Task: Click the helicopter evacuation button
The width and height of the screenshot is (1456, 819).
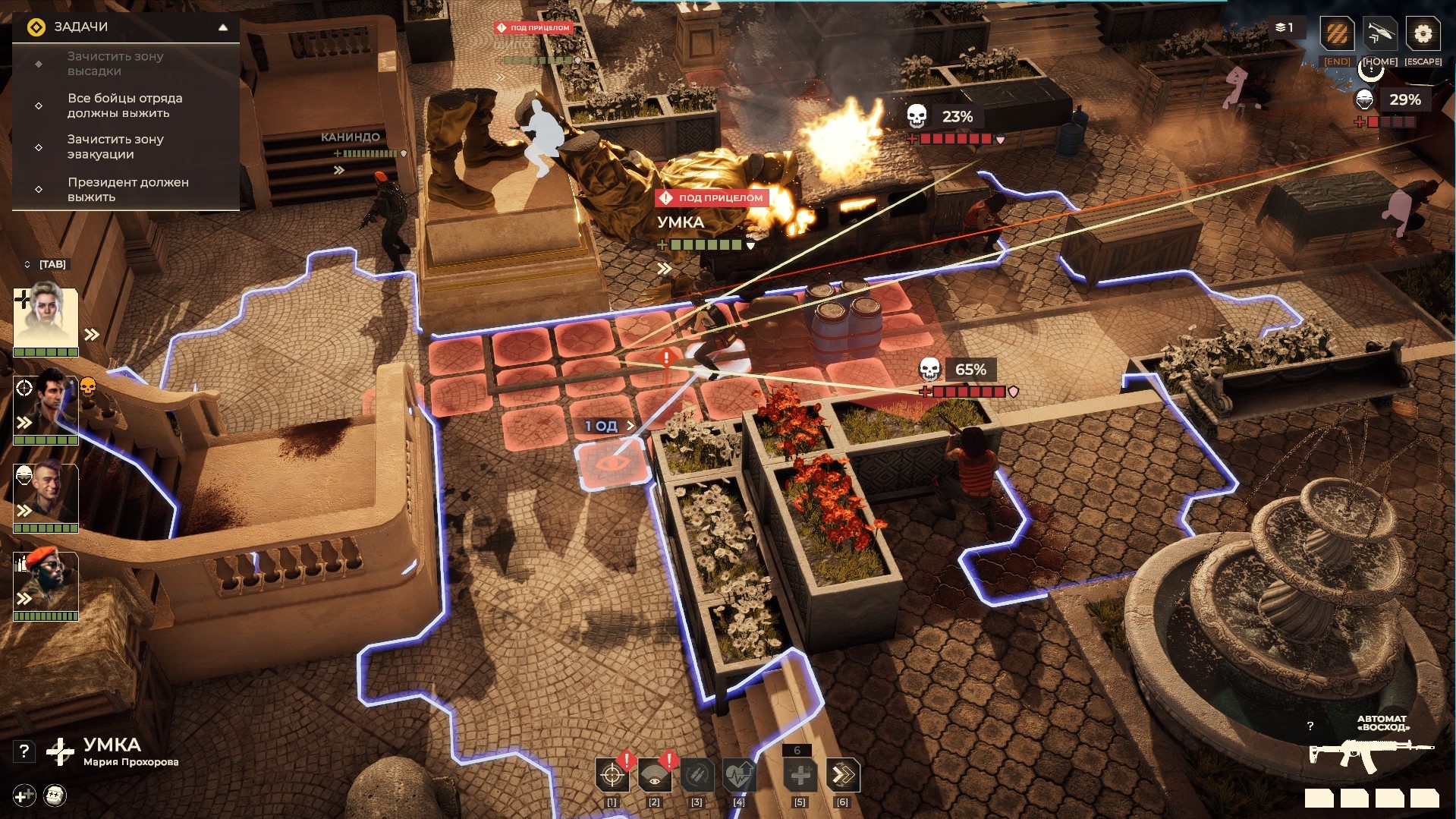Action: (1380, 34)
